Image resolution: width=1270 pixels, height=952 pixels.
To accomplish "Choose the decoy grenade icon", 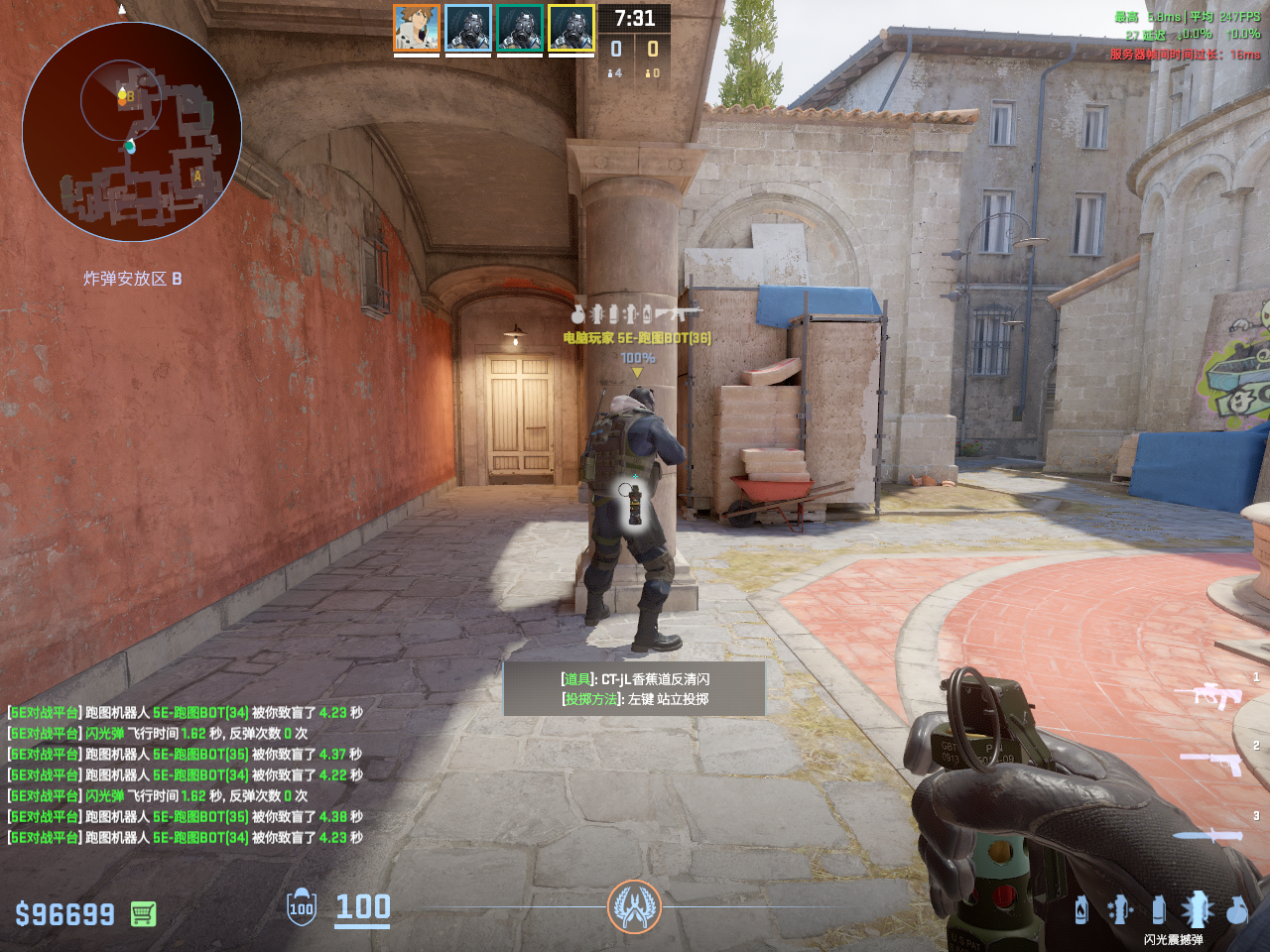I will tap(1120, 909).
